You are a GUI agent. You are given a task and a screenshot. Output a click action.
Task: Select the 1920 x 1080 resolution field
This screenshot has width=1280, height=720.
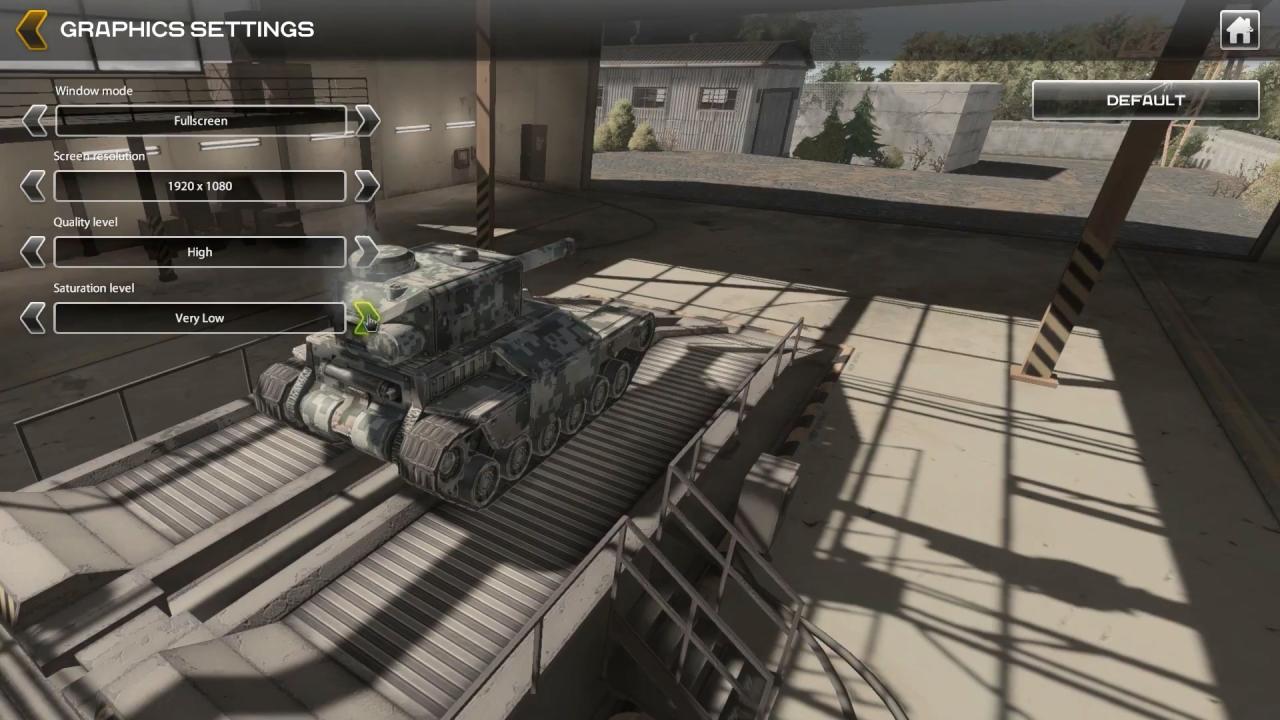tap(200, 186)
